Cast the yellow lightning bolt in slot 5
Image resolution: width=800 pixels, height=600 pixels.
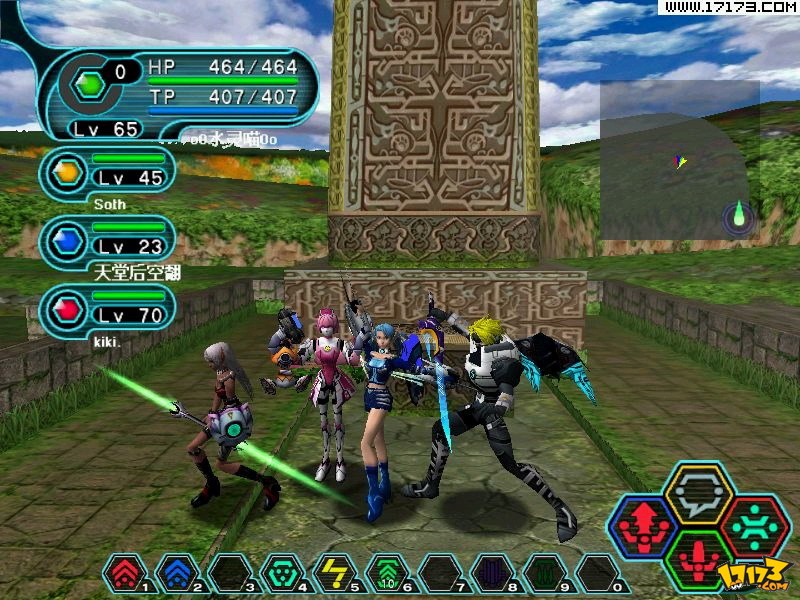tap(334, 573)
